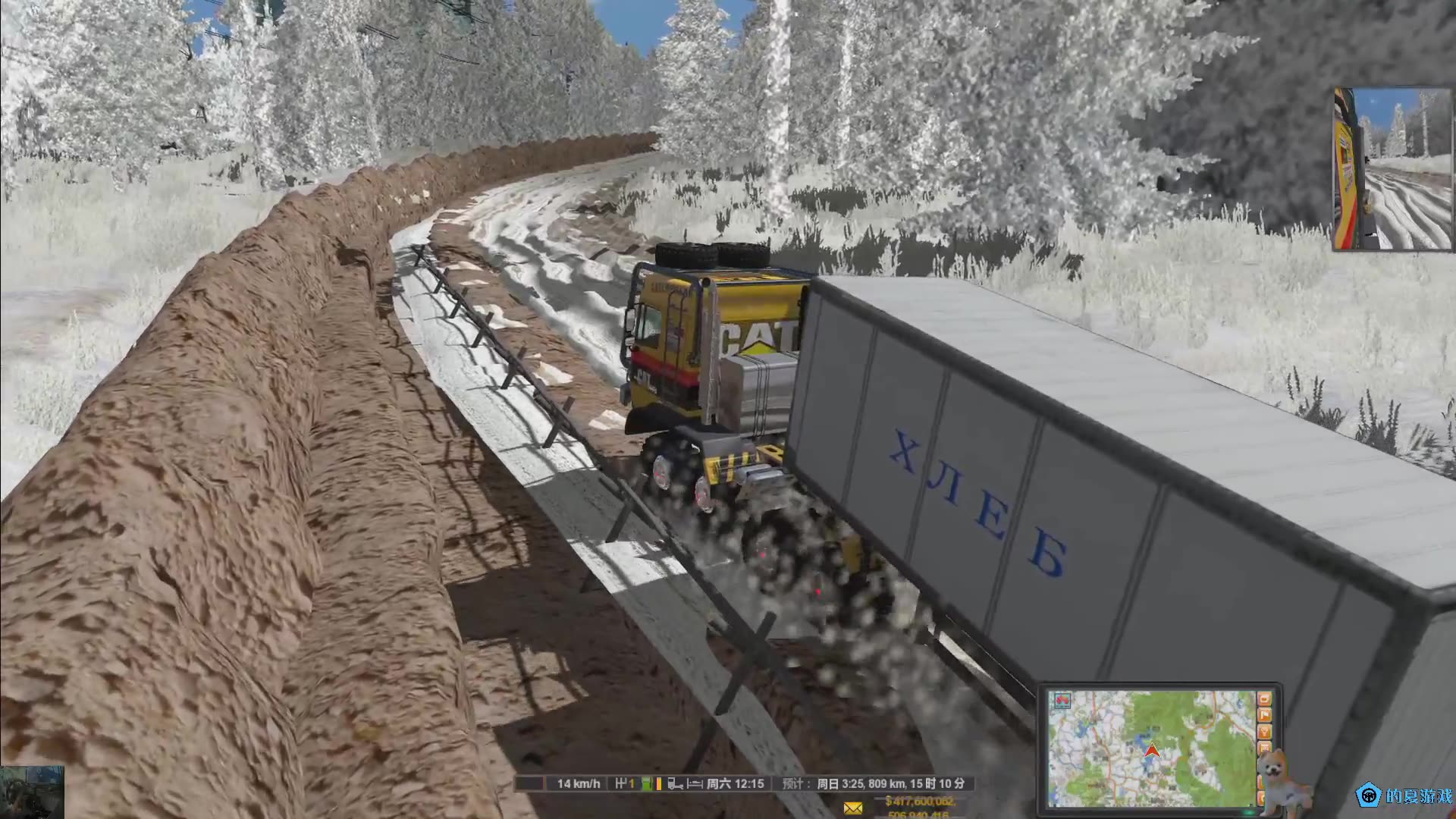This screenshot has height=819, width=1456.
Task: Click the bed rest icon in the status bar
Action: 695,783
